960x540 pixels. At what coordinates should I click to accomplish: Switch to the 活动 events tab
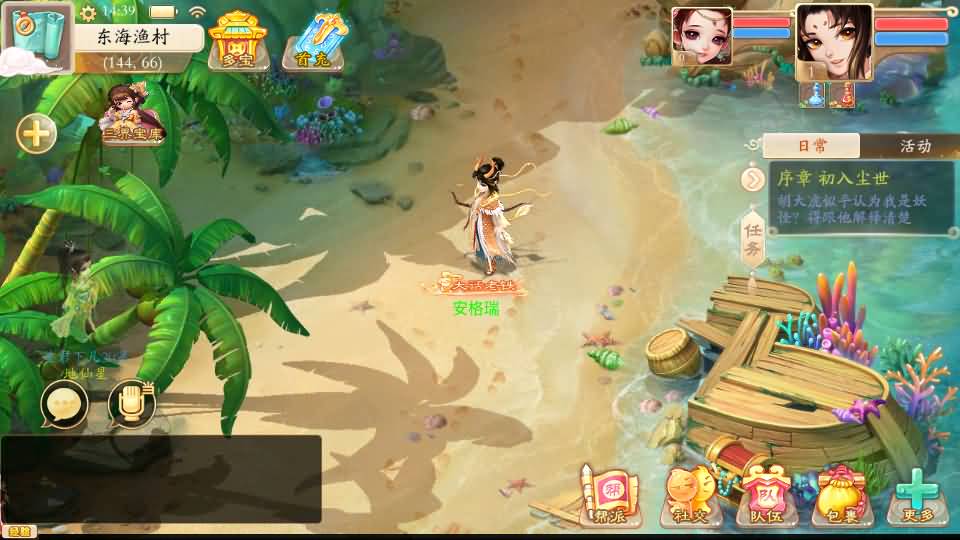coord(915,146)
